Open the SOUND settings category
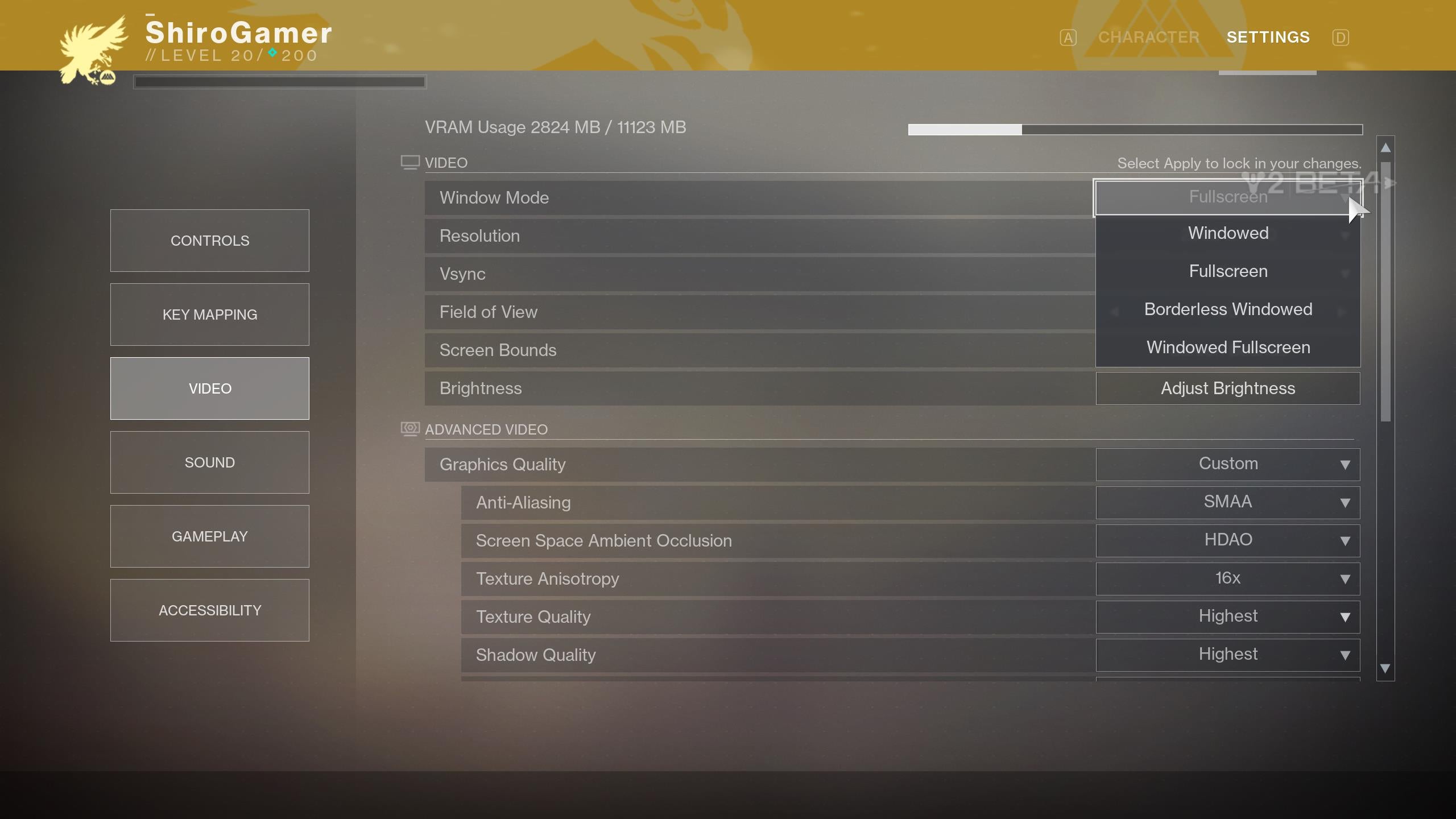This screenshot has width=1456, height=819. (209, 462)
